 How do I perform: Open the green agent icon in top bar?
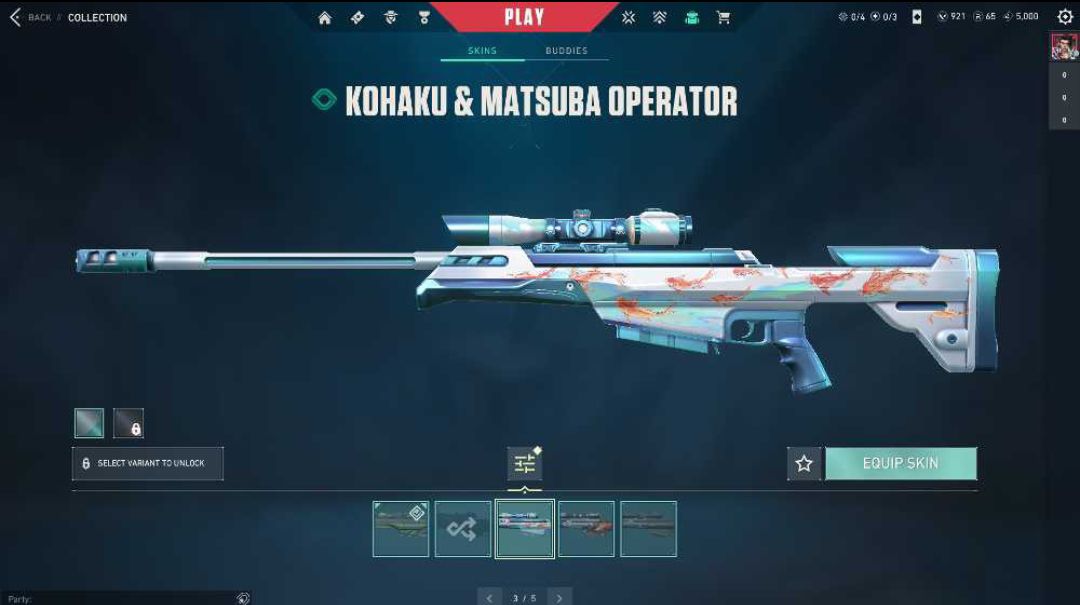[691, 17]
